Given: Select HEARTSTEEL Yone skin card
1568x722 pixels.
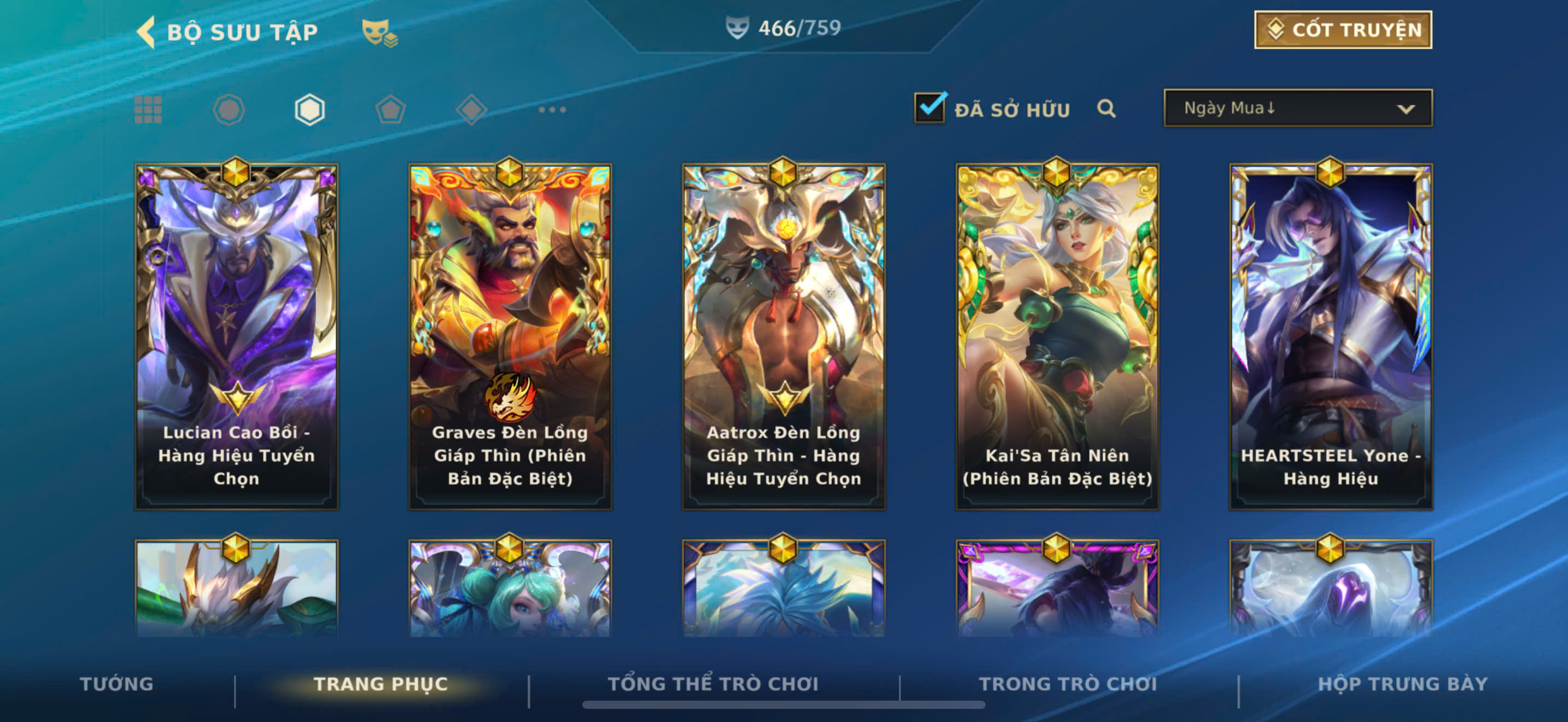Looking at the screenshot, I should (x=1331, y=336).
